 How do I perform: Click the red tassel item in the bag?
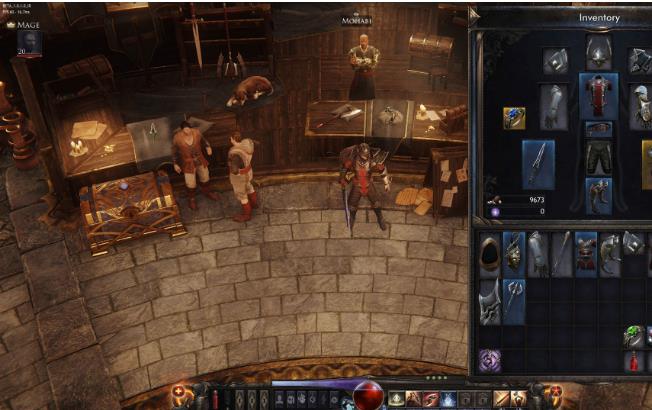(x=634, y=360)
